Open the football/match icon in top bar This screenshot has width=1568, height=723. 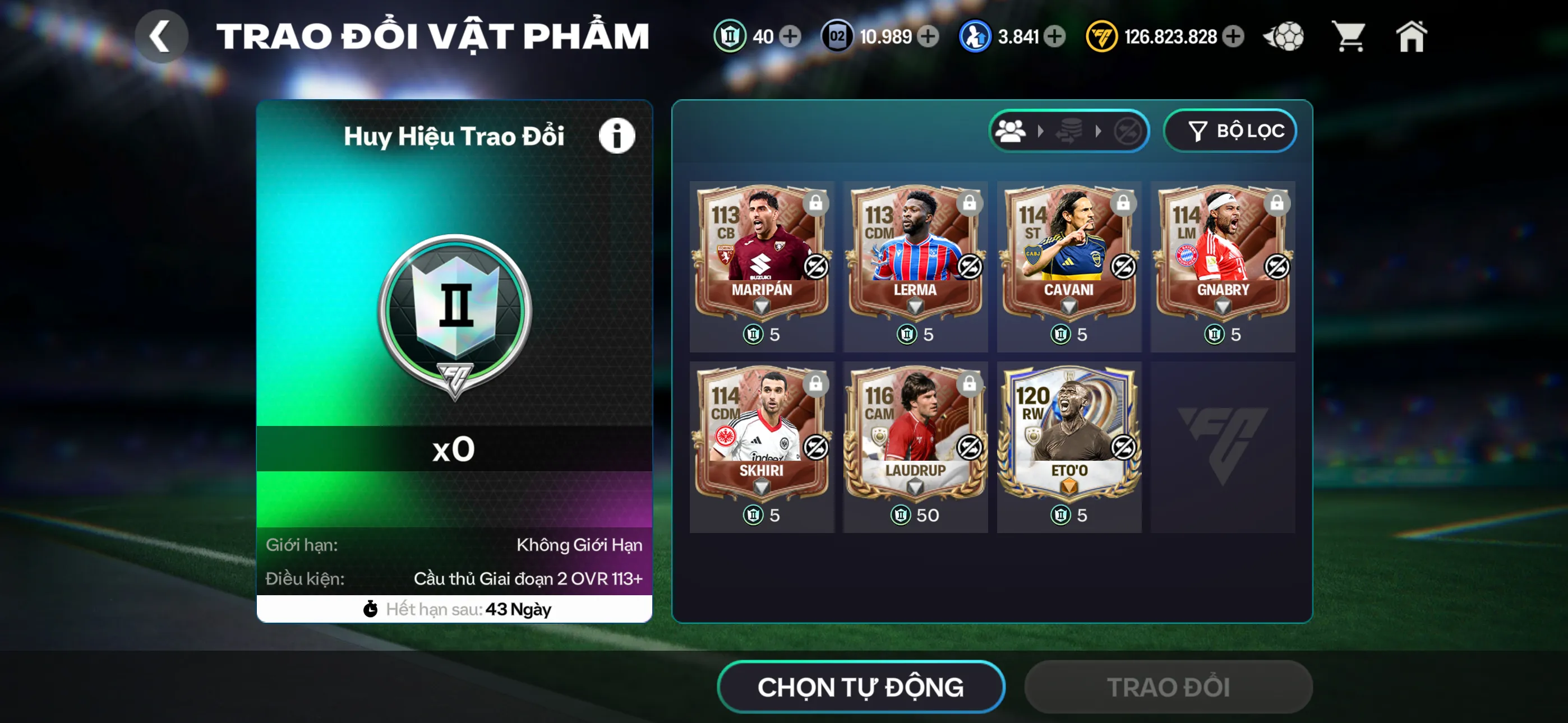point(1284,36)
